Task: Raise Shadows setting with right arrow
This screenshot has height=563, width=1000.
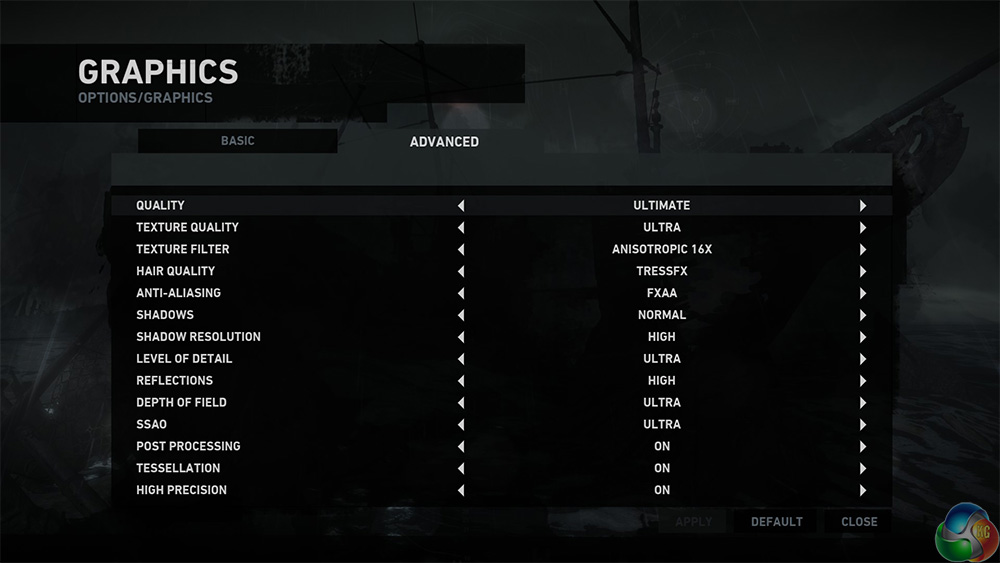Action: click(x=862, y=316)
